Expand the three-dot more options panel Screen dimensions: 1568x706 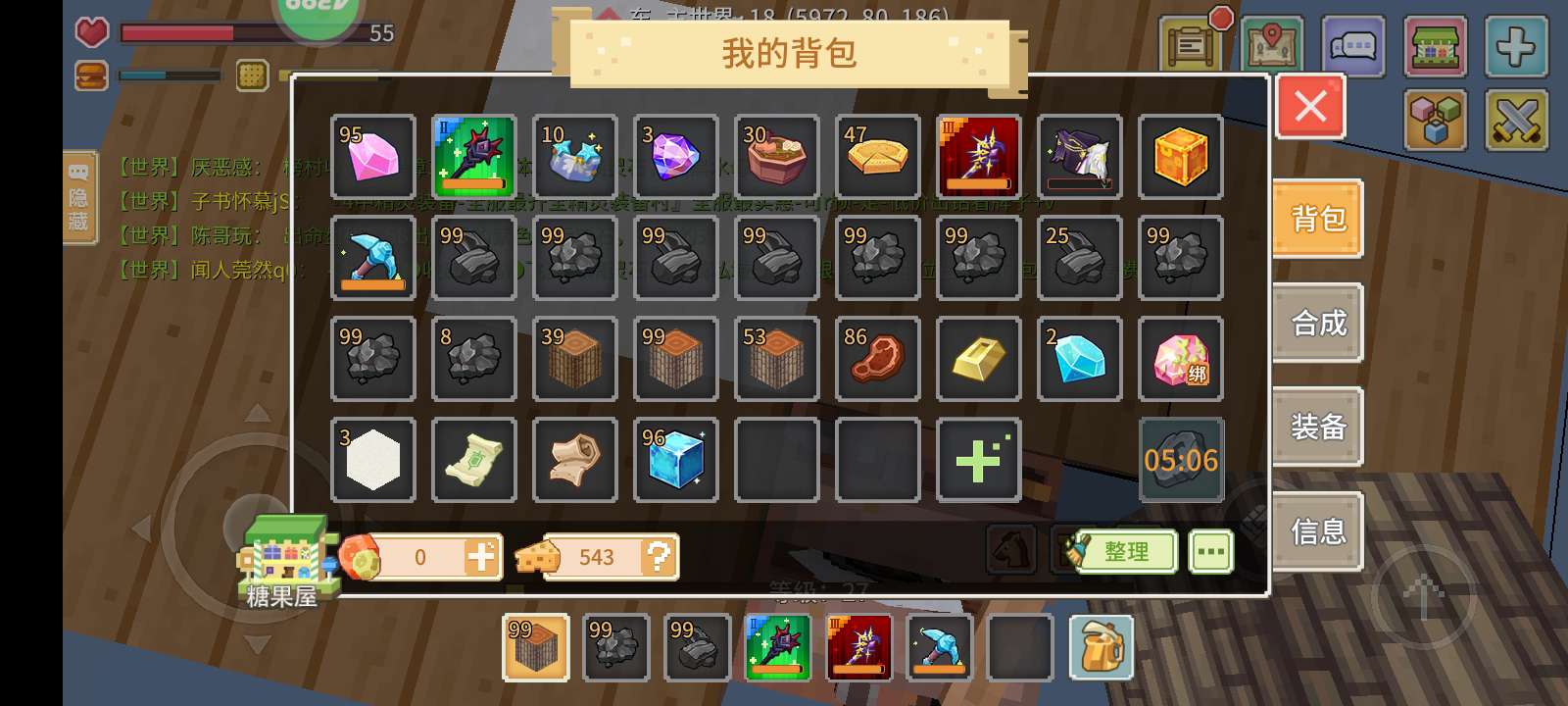tap(1210, 550)
